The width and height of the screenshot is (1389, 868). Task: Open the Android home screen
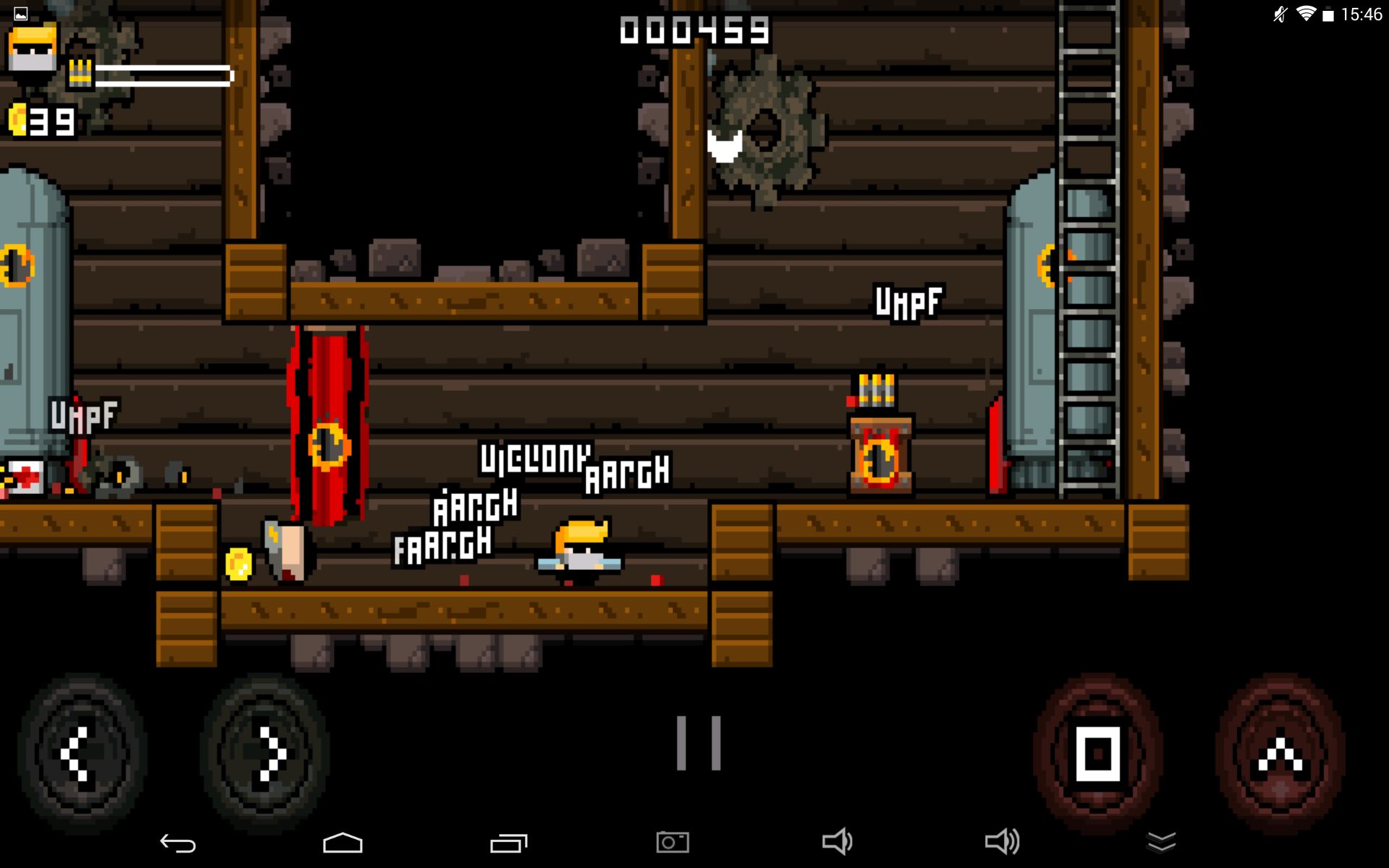click(x=342, y=843)
